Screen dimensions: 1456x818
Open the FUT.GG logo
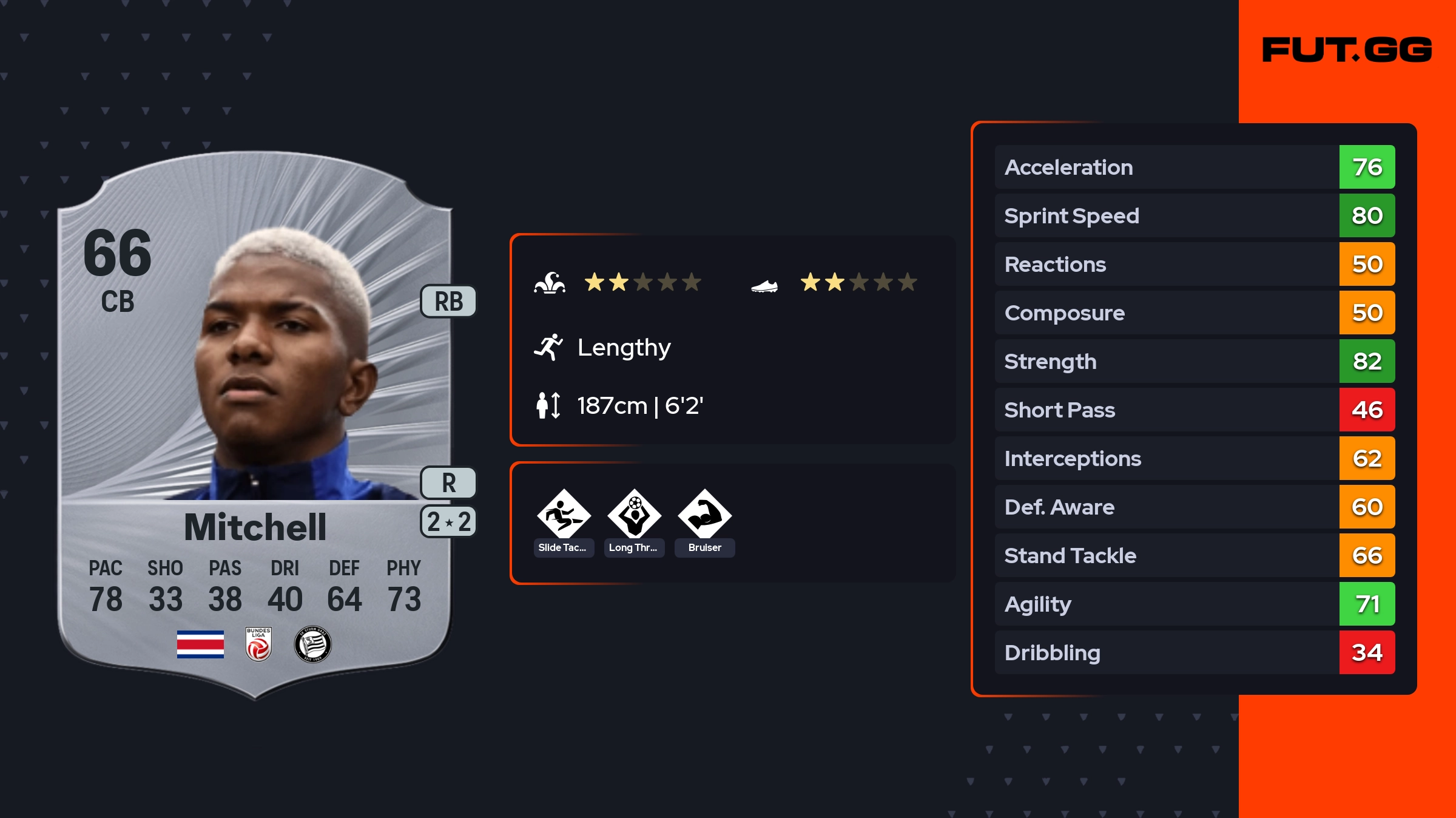pyautogui.click(x=1347, y=50)
